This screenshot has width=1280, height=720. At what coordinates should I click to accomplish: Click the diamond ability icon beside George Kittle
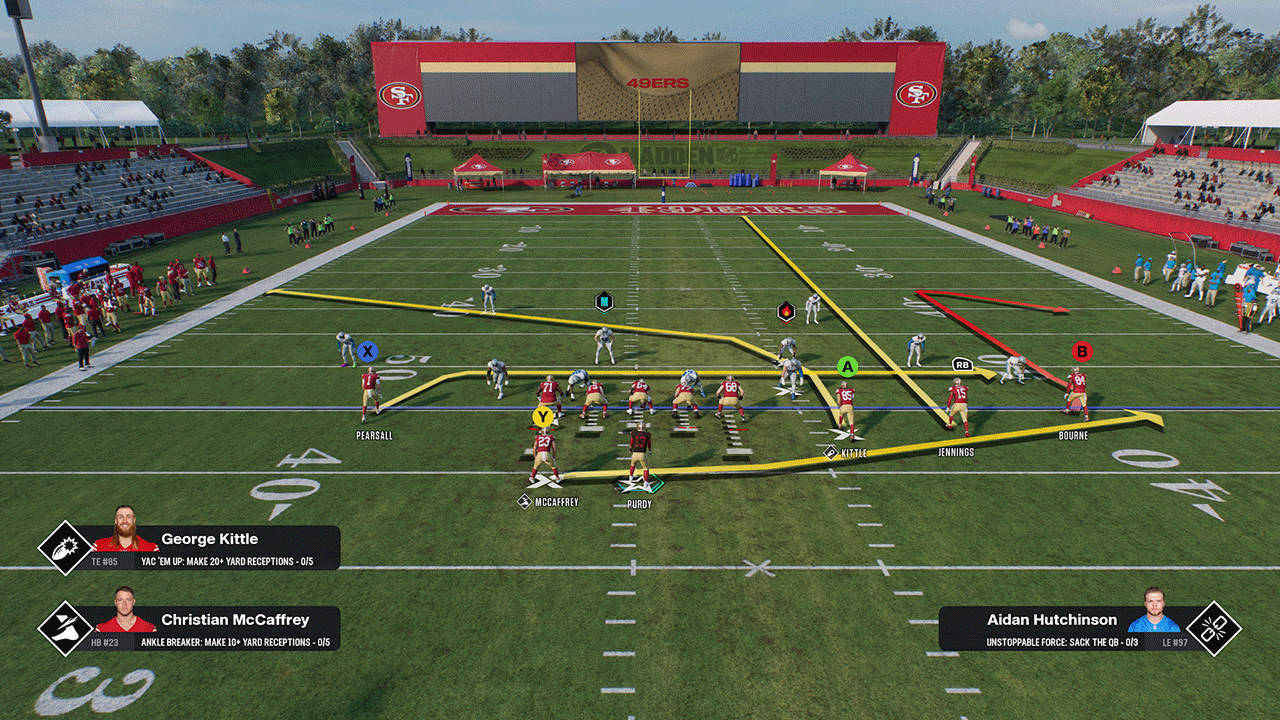pyautogui.click(x=65, y=548)
